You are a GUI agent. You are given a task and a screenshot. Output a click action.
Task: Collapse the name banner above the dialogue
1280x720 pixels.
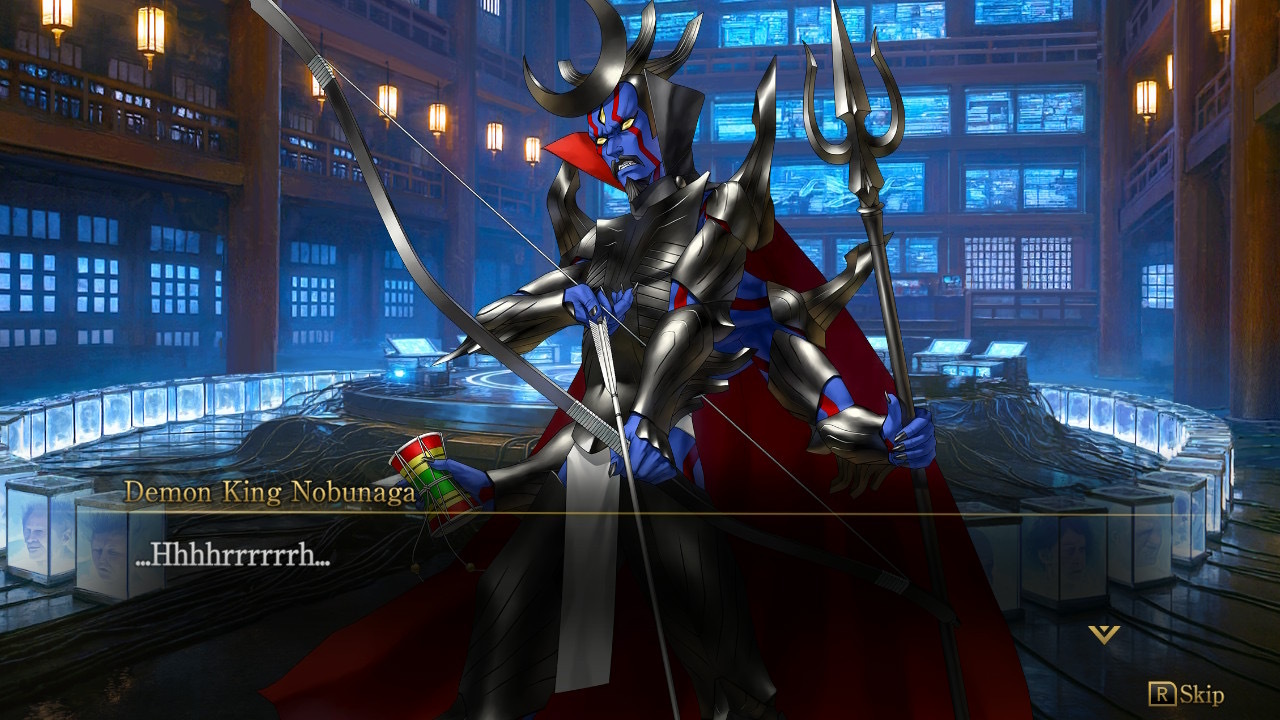270,493
